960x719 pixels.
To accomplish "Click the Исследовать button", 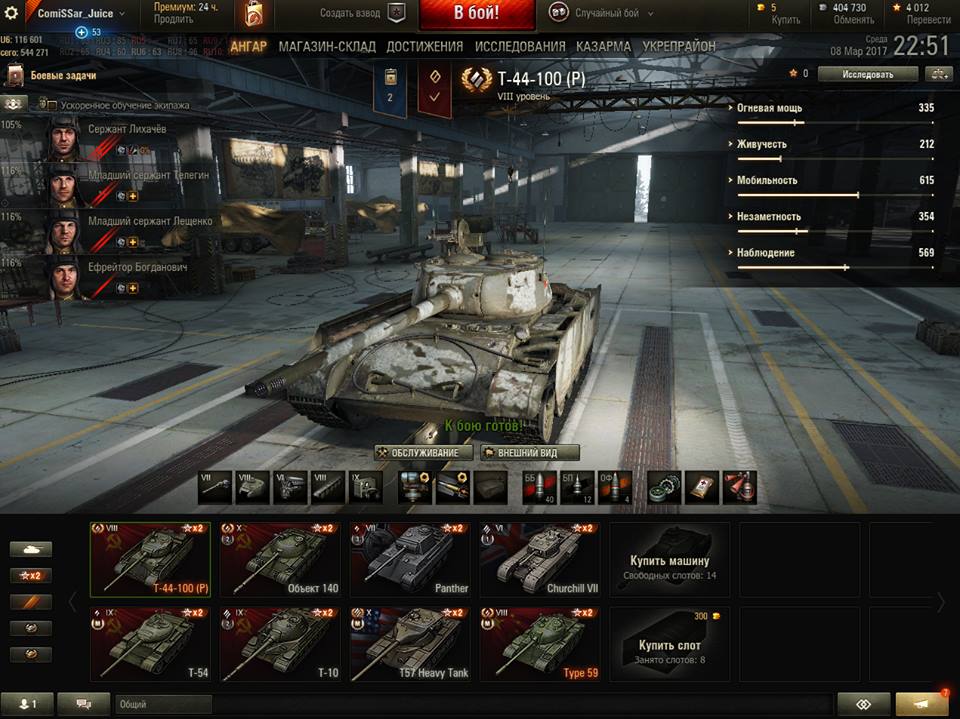I will coord(867,74).
